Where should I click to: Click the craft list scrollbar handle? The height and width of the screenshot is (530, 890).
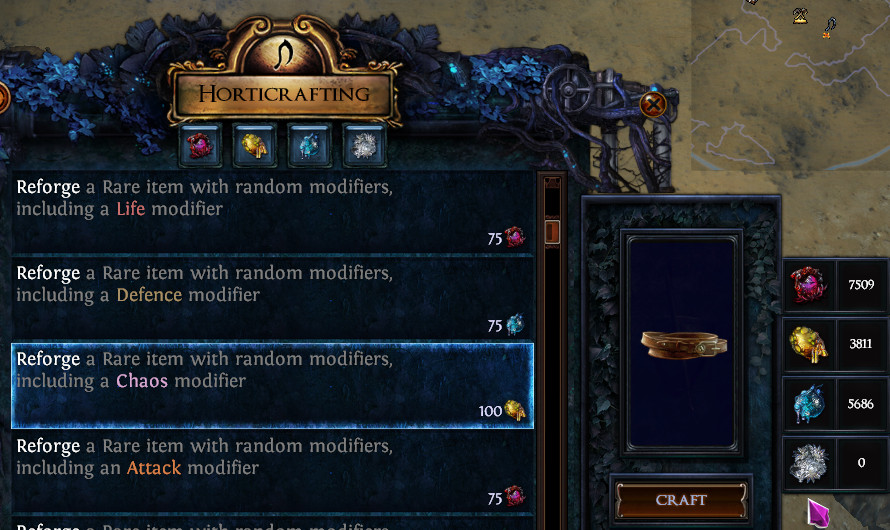point(551,232)
